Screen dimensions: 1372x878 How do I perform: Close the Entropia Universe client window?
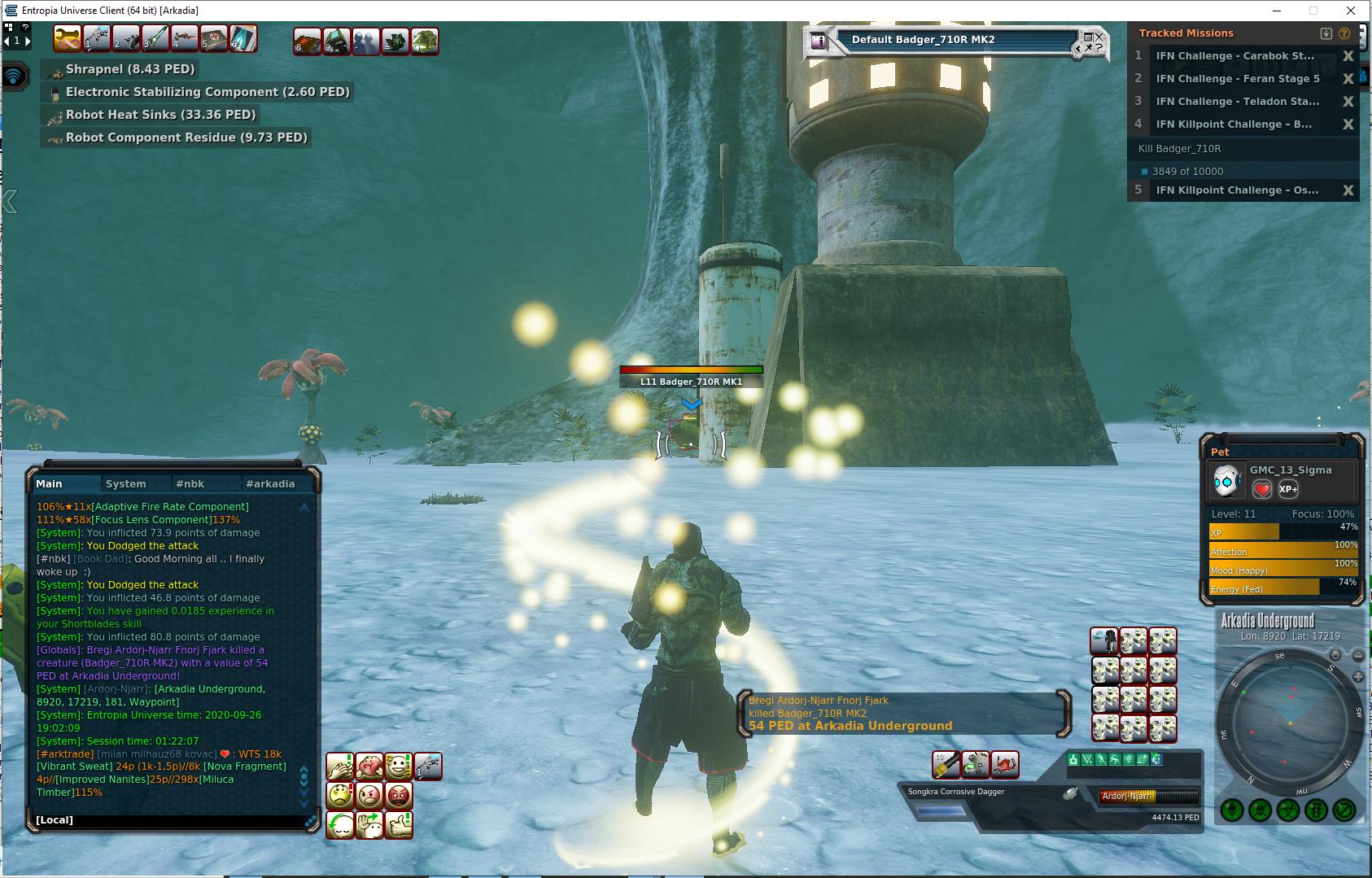click(1352, 11)
